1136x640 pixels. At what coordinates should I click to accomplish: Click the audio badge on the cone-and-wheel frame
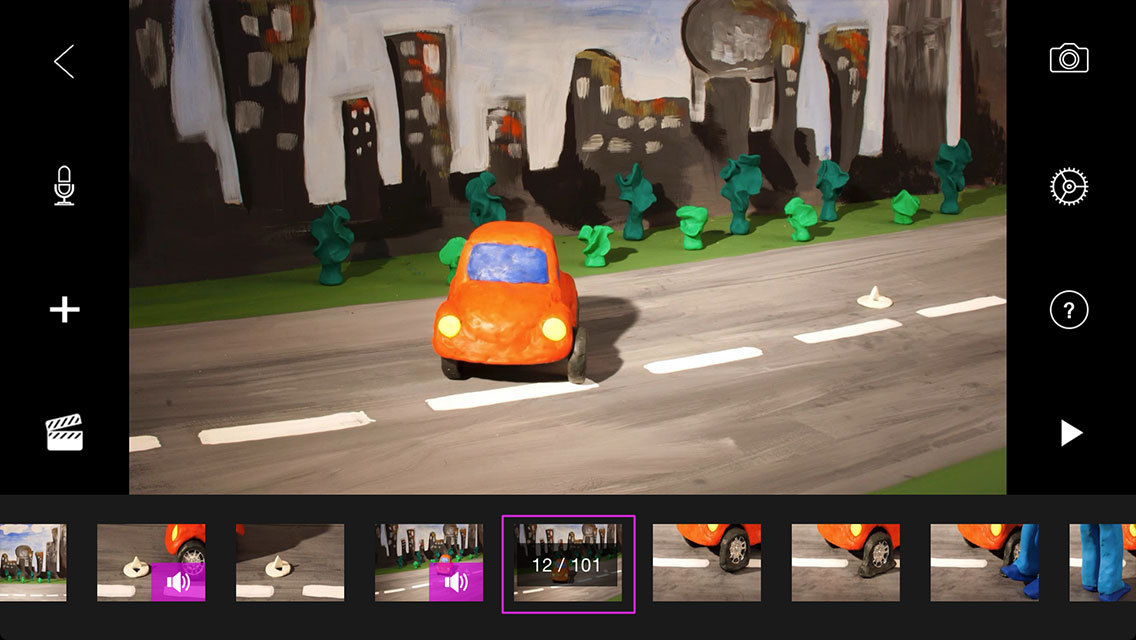coord(178,581)
